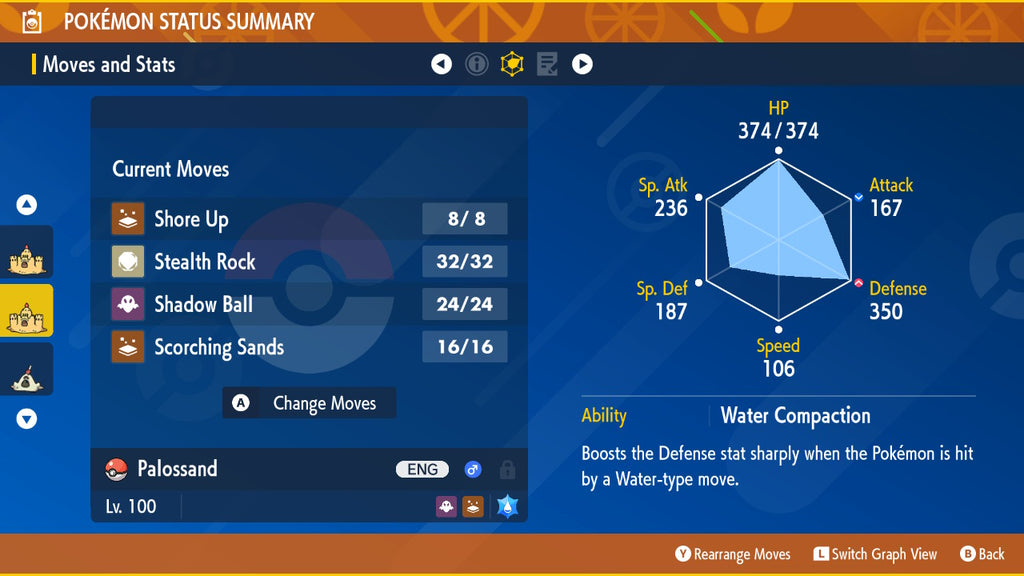Screen dimensions: 1024x576
Task: Show the previous Pokémon with up arrow
Action: pyautogui.click(x=27, y=205)
